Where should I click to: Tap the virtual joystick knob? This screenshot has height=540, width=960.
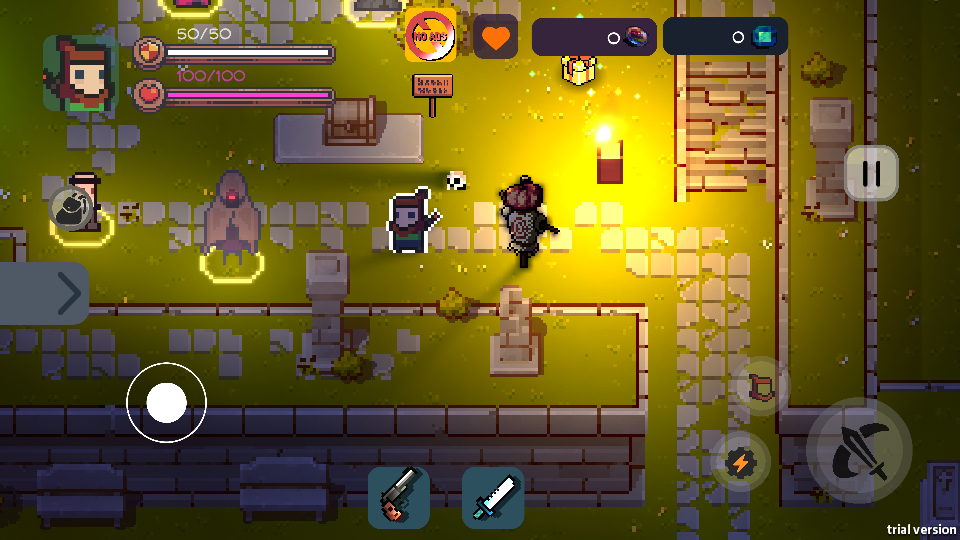pos(166,403)
